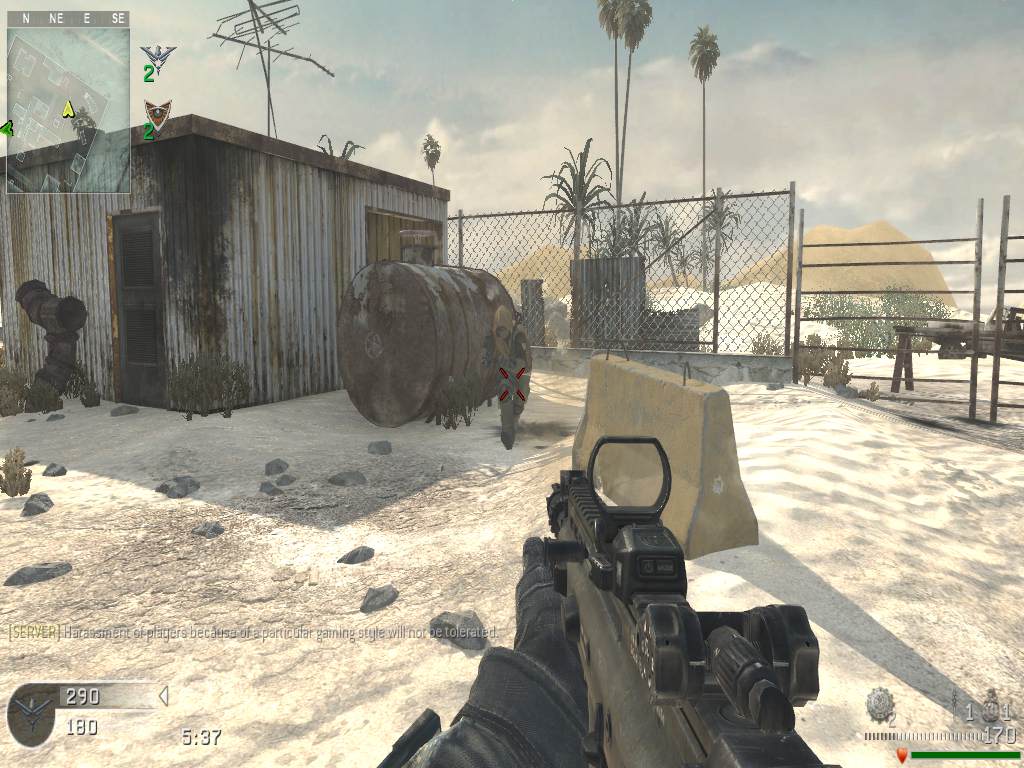Click the yellow player arrow on minimap

pos(68,108)
